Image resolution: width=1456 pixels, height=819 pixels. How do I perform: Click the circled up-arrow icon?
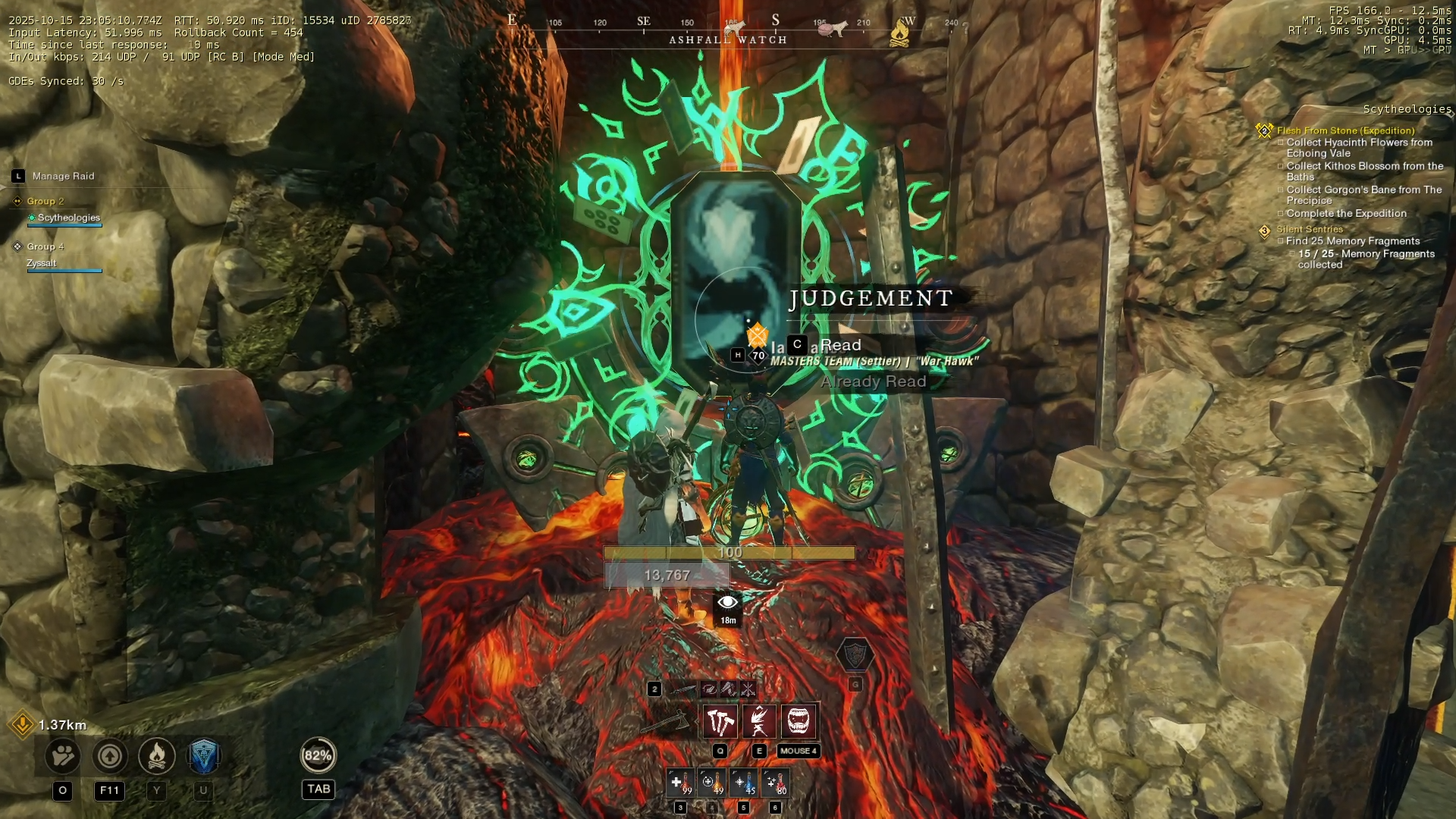click(x=110, y=755)
